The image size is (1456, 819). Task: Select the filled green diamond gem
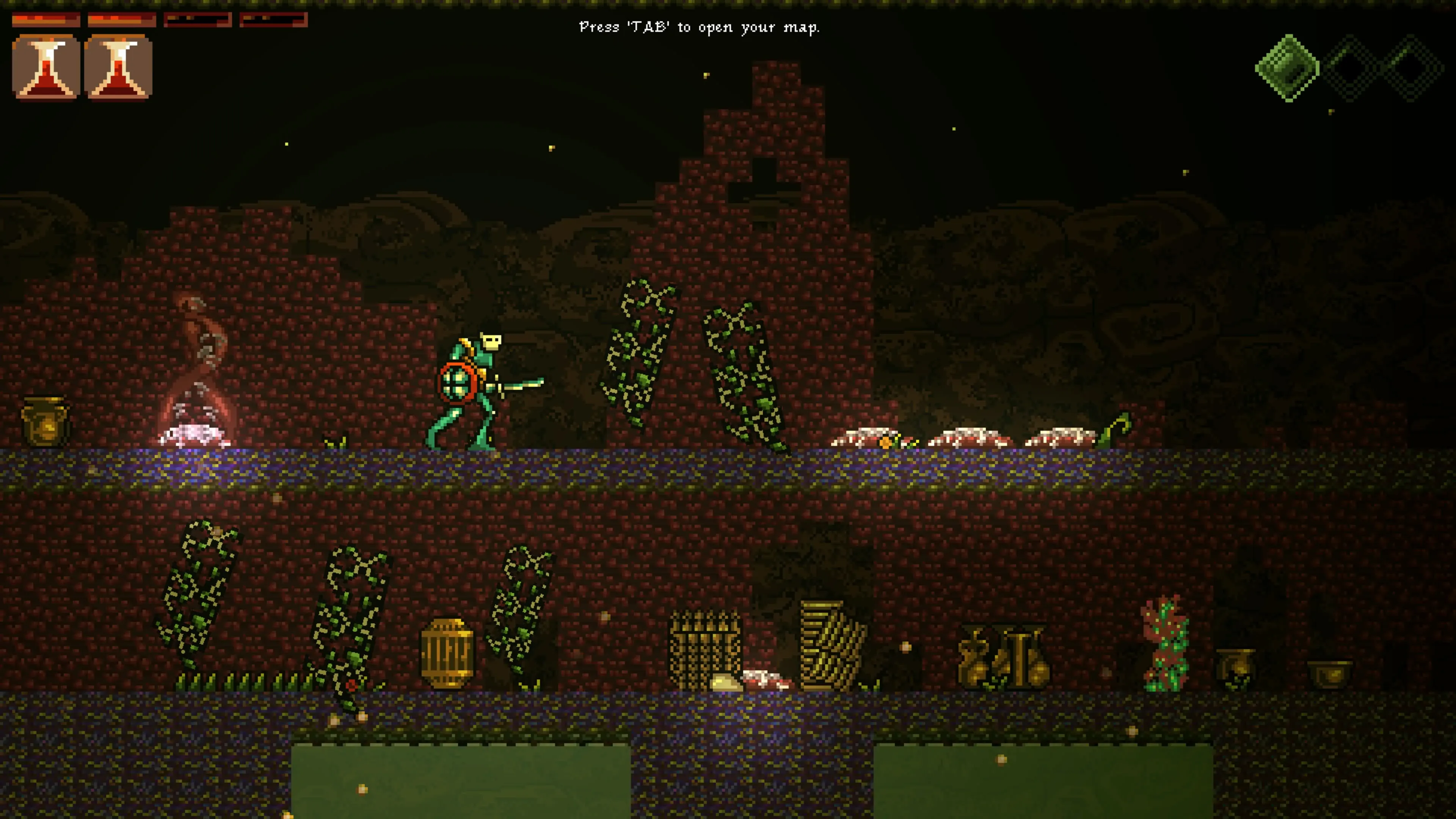(x=1287, y=68)
